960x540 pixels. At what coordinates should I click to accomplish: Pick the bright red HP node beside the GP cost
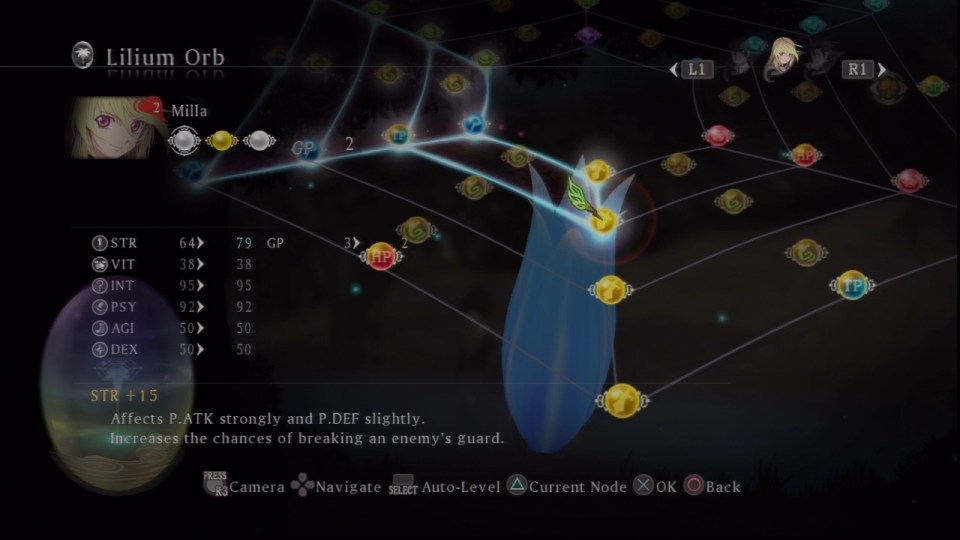(x=381, y=256)
